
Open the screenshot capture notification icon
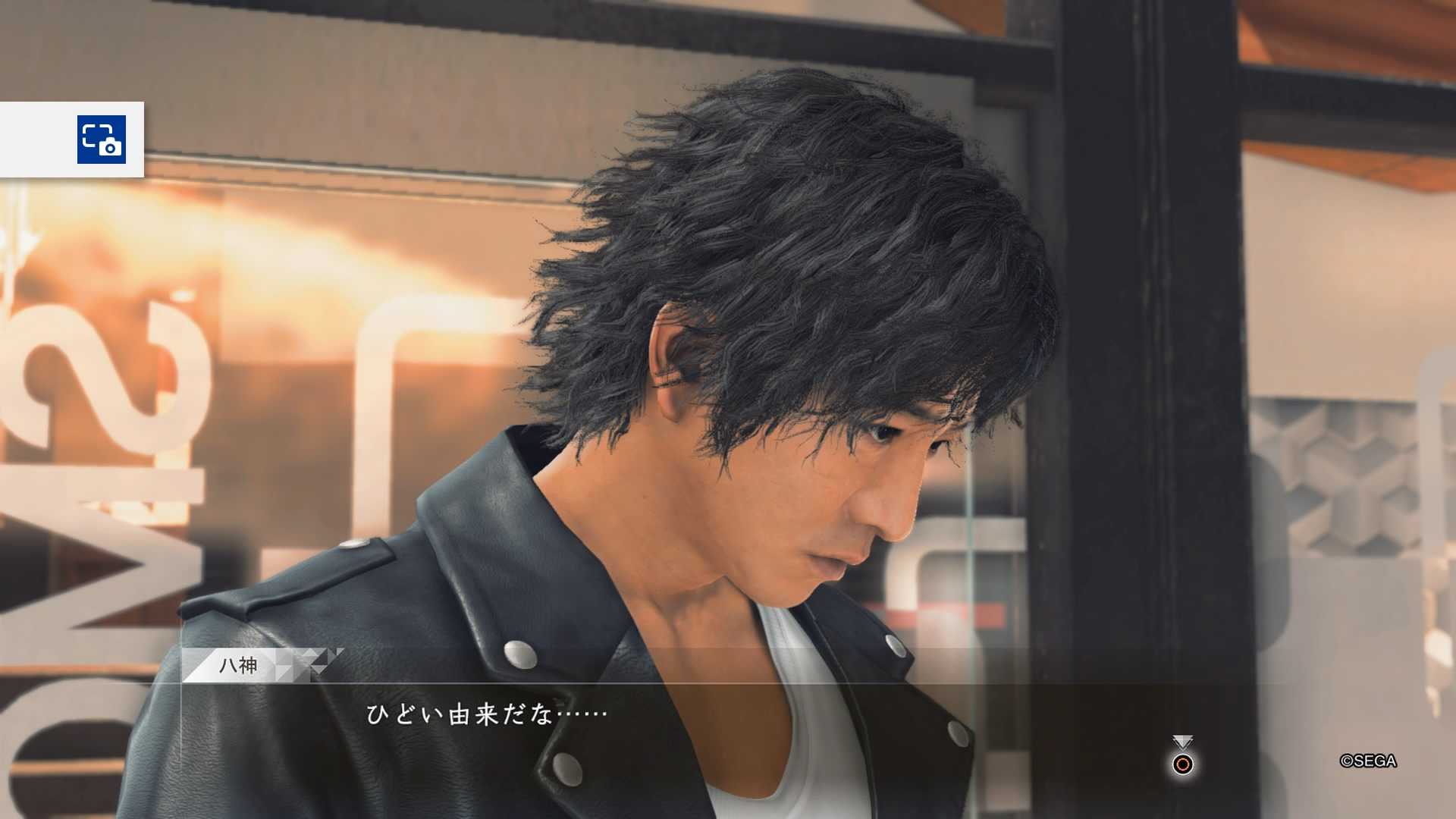[x=102, y=140]
